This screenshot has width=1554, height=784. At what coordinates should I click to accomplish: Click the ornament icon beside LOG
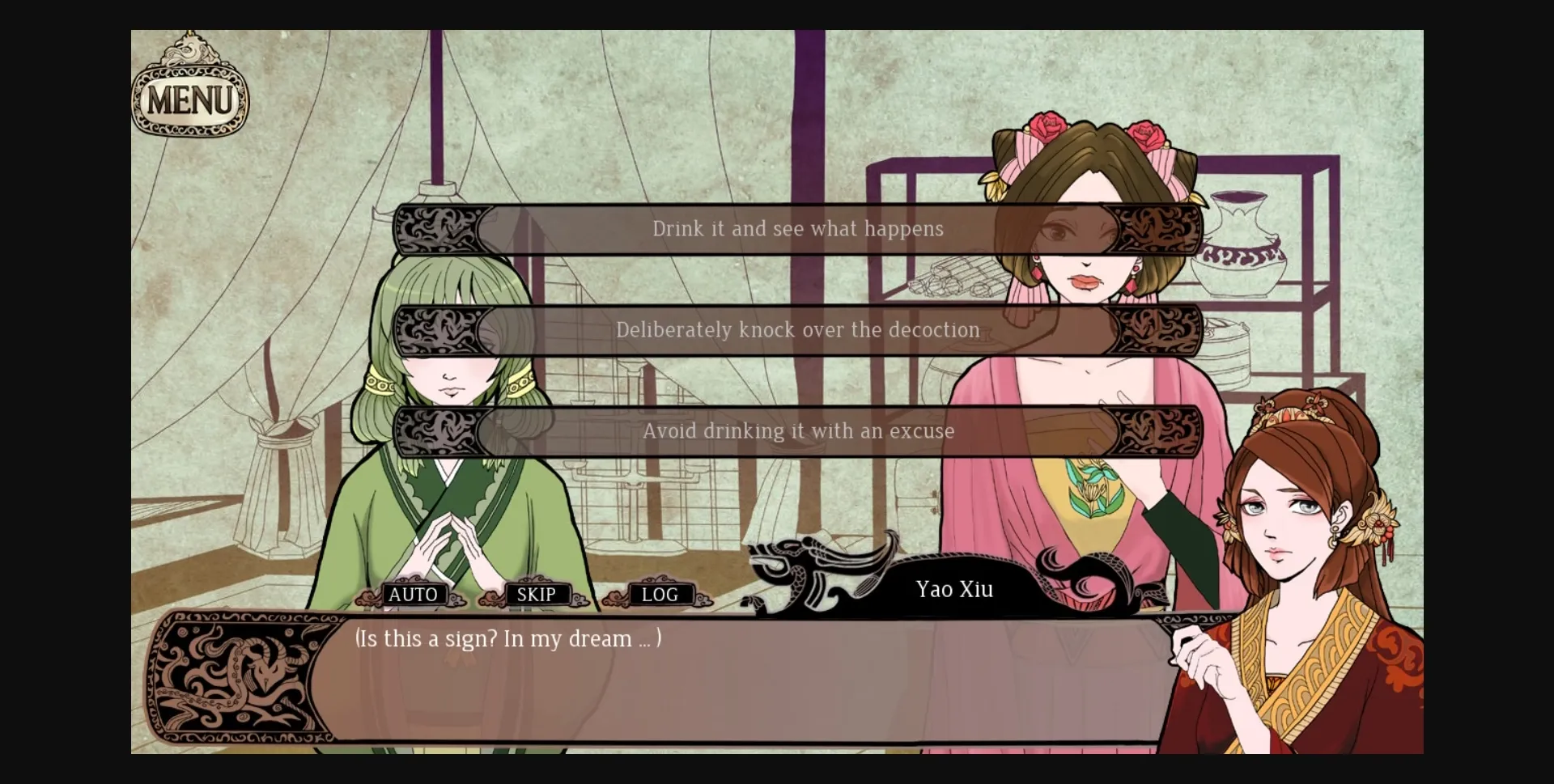point(613,599)
